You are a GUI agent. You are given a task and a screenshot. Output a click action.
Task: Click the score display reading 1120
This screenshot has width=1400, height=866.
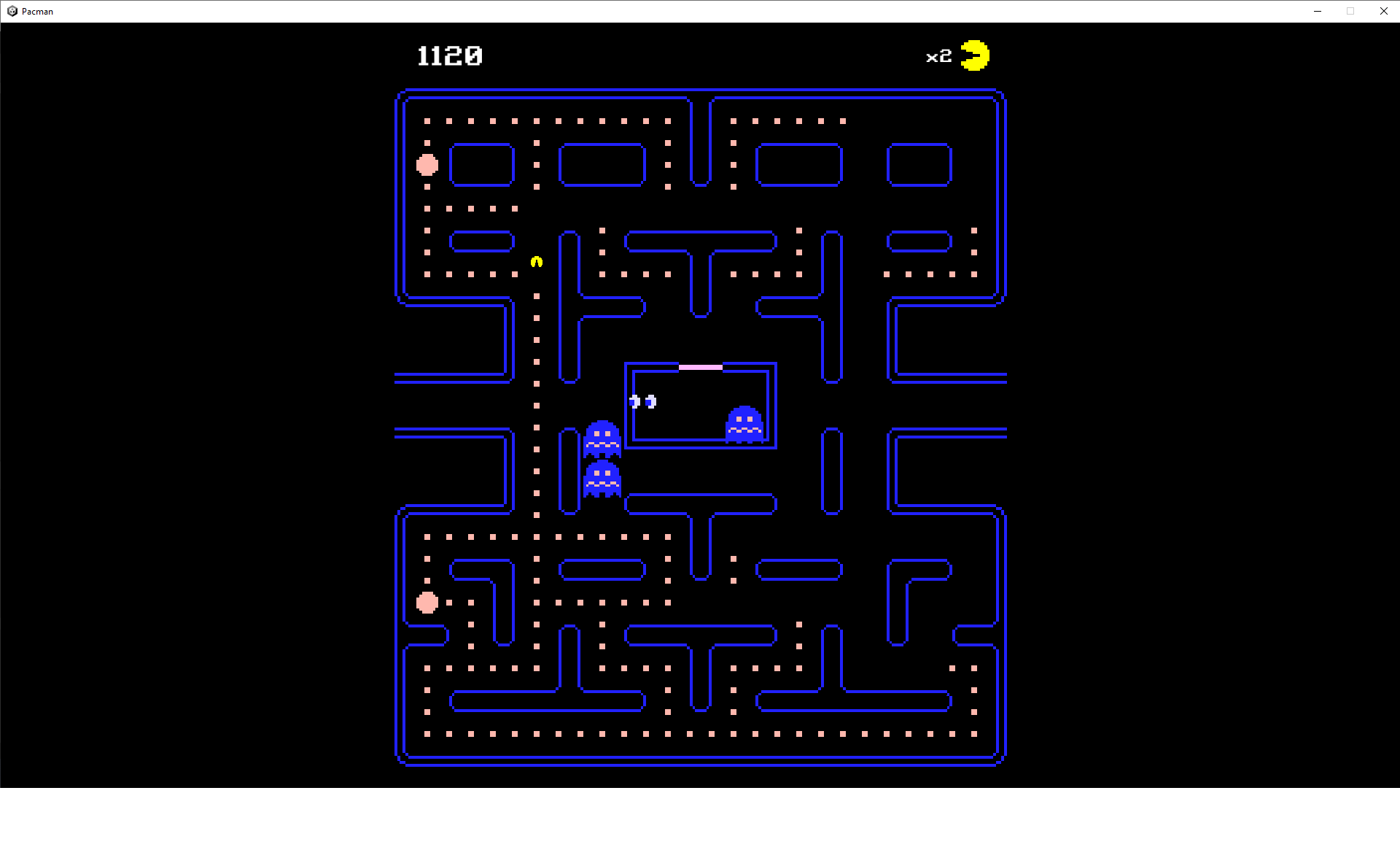pyautogui.click(x=449, y=55)
